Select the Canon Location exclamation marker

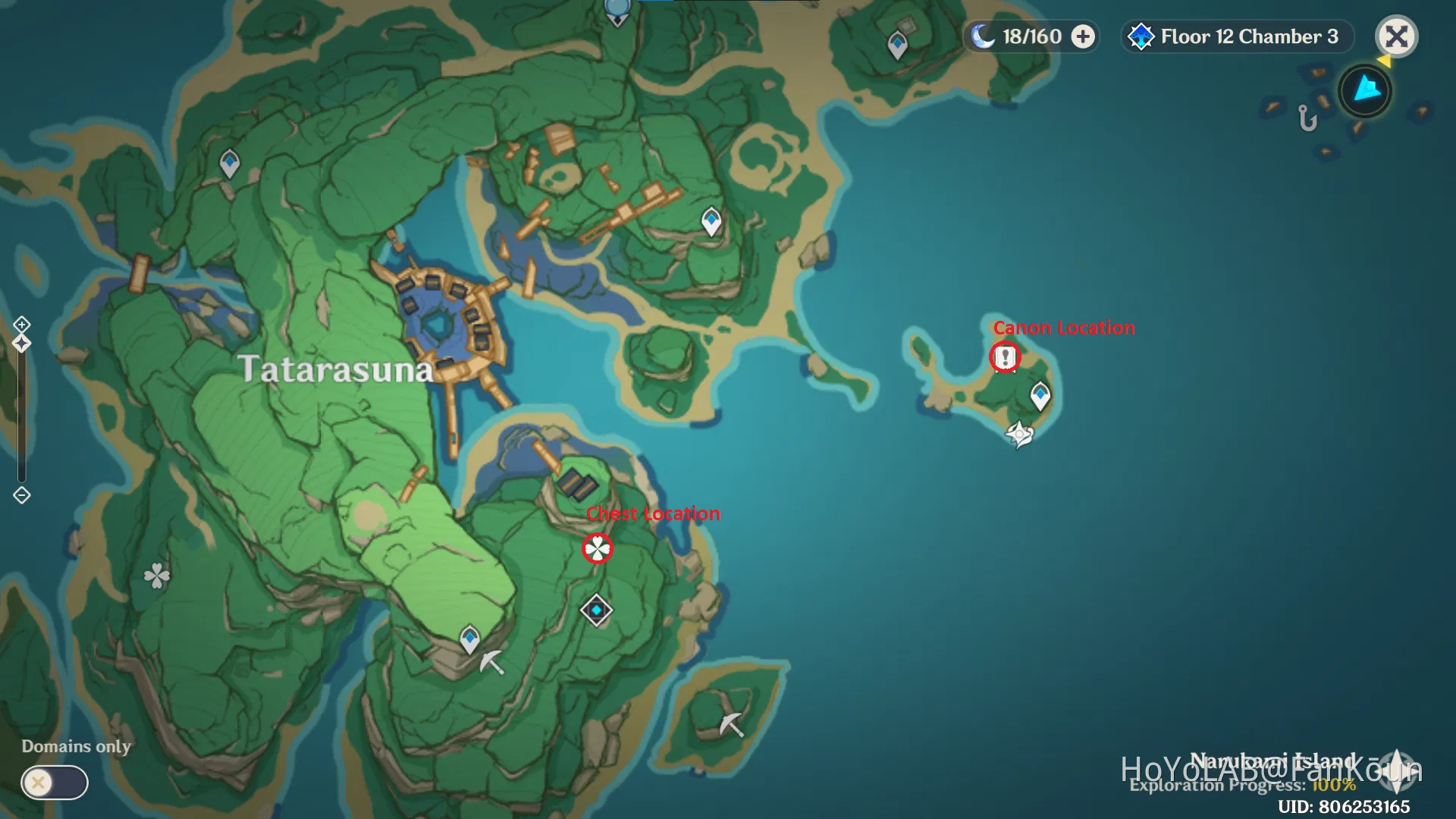[1006, 356]
